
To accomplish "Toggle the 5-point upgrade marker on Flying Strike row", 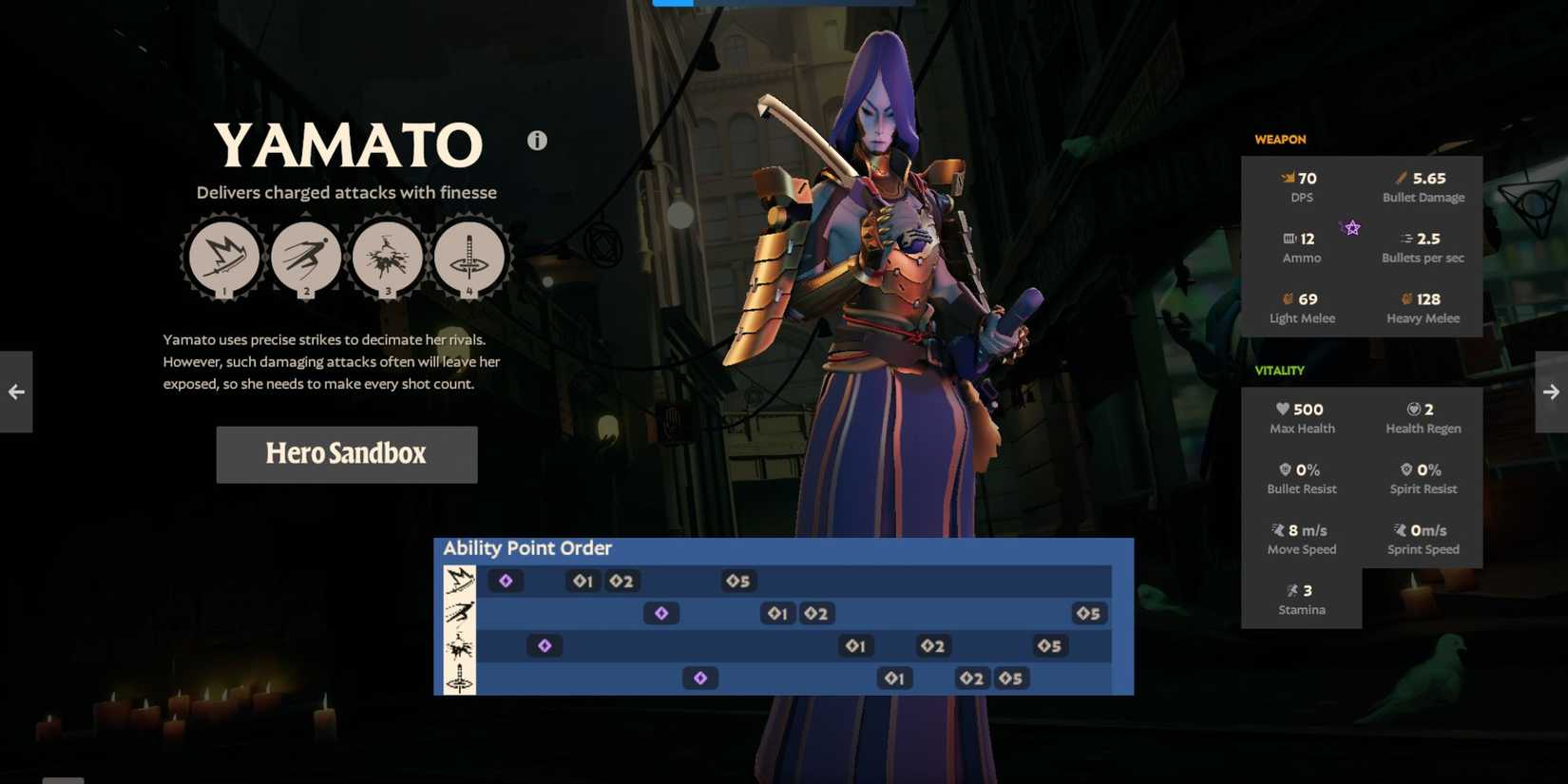I will coord(1088,614).
